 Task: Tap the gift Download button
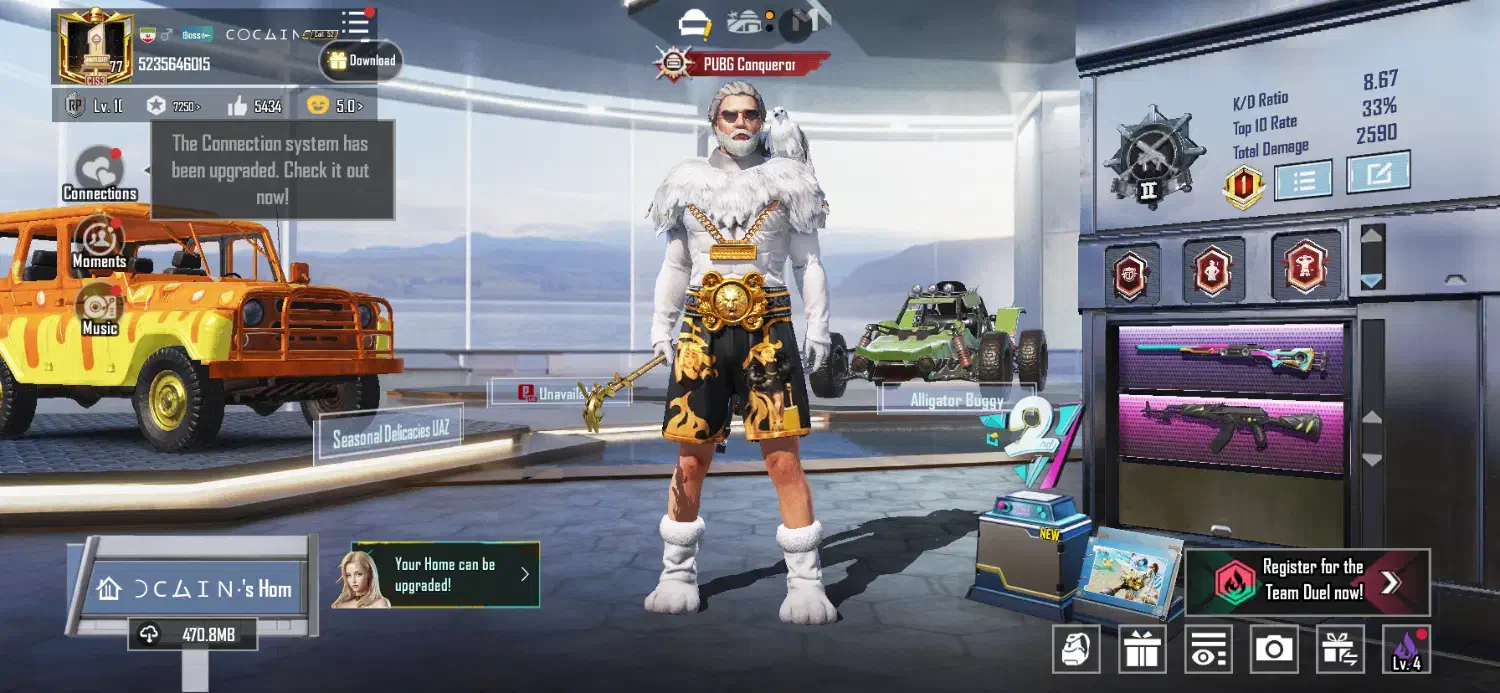coord(361,61)
